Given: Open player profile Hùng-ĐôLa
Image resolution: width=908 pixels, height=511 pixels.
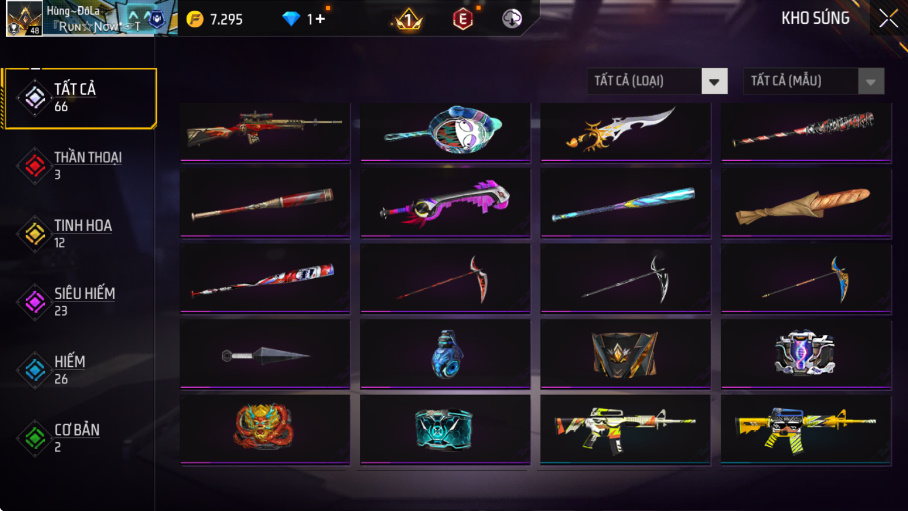Looking at the screenshot, I should coord(90,18).
